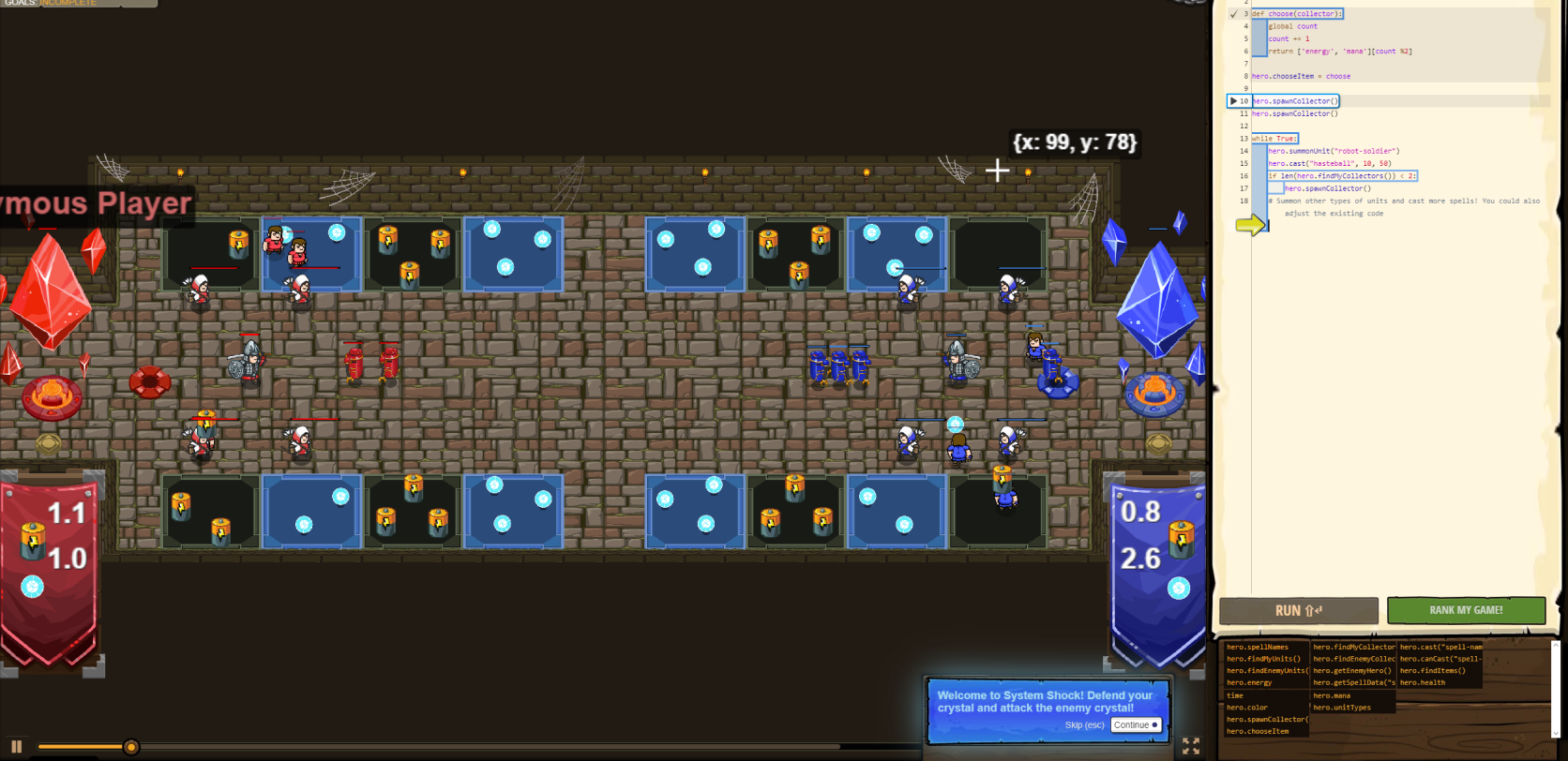Skip the welcome dialogue
Viewport: 1568px width, 761px height.
[1084, 725]
